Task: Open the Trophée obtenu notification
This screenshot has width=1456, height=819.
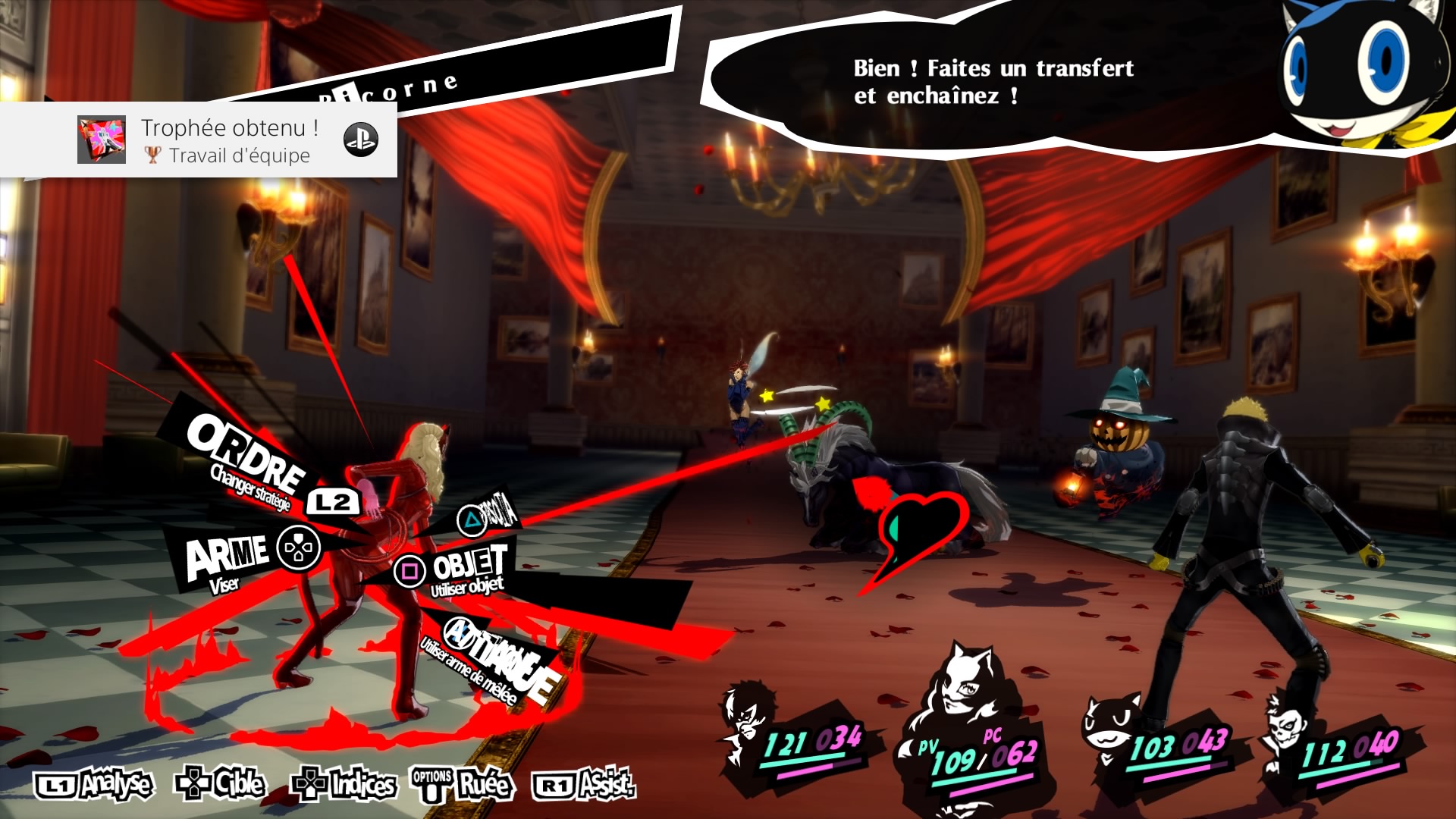Action: point(199,140)
